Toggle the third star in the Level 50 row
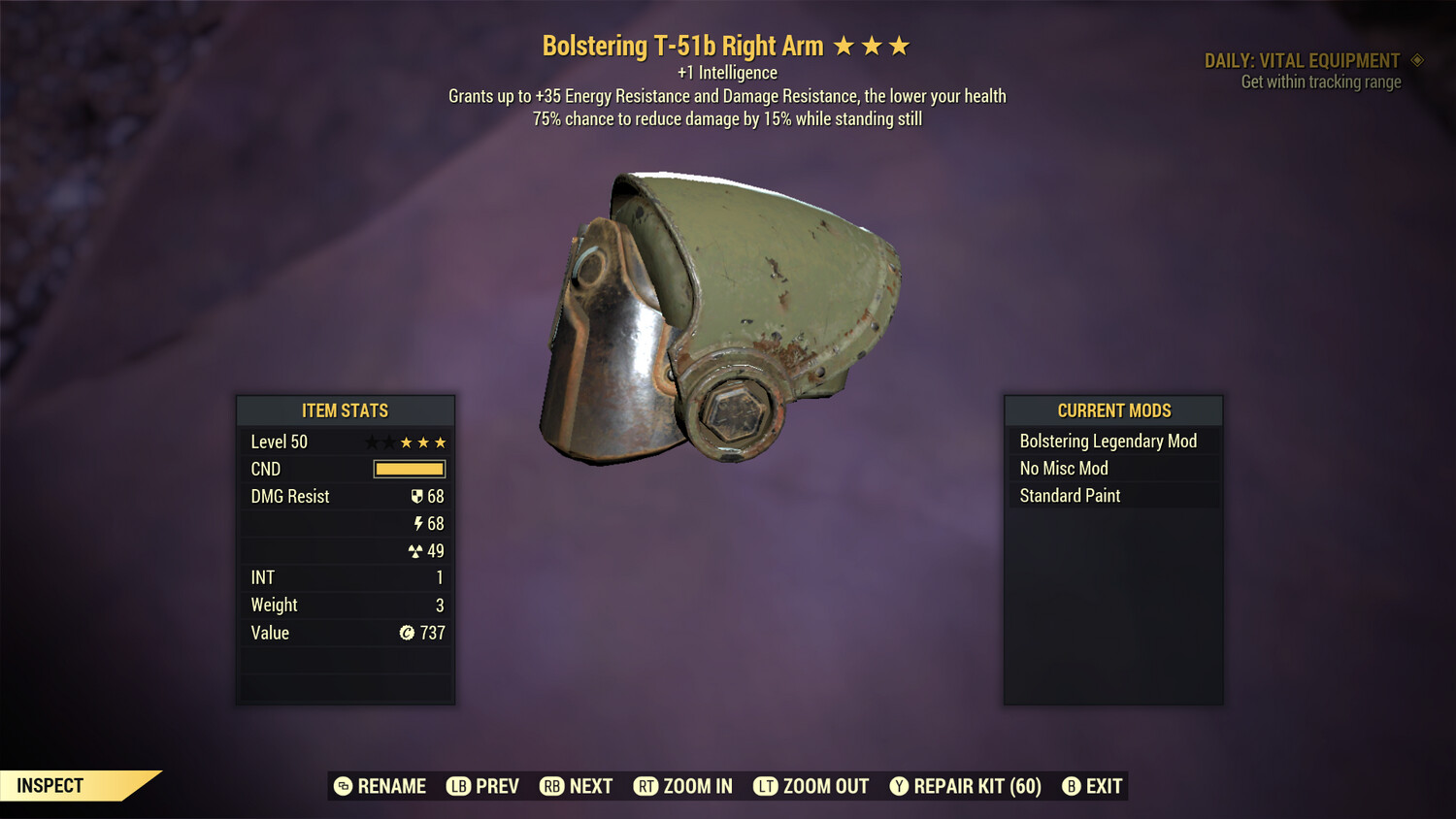The image size is (1456, 819). click(x=407, y=442)
